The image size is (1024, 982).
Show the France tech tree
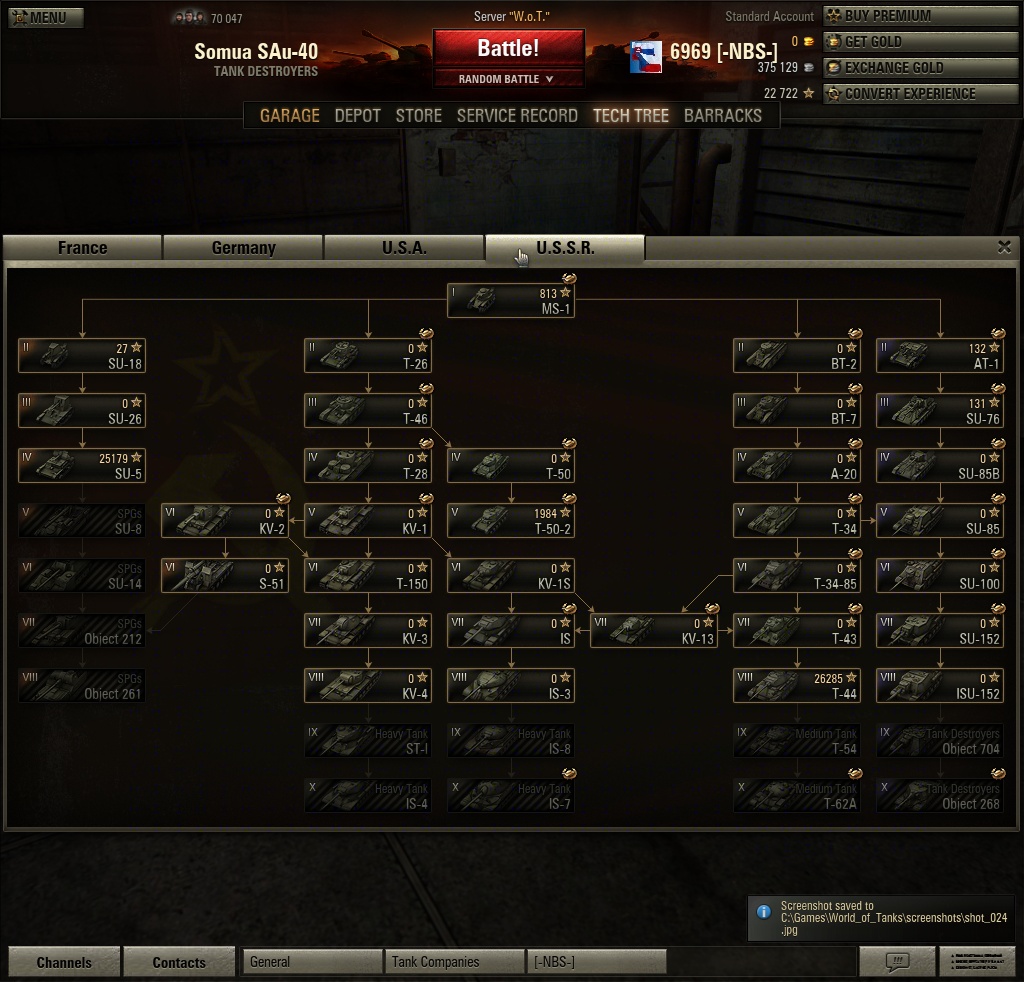click(x=83, y=248)
